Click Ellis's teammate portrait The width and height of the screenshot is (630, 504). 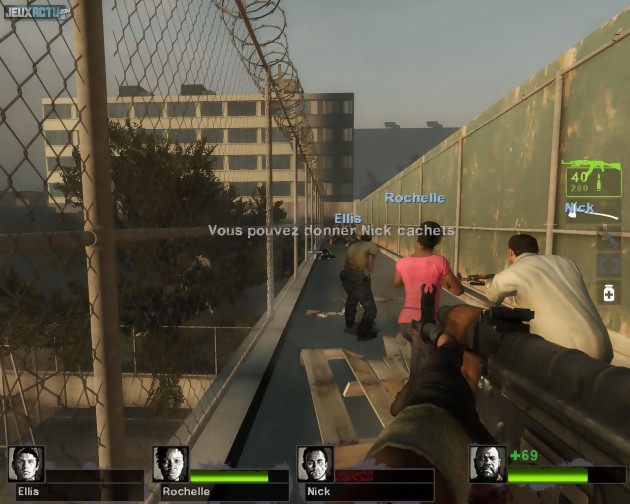[x=27, y=464]
